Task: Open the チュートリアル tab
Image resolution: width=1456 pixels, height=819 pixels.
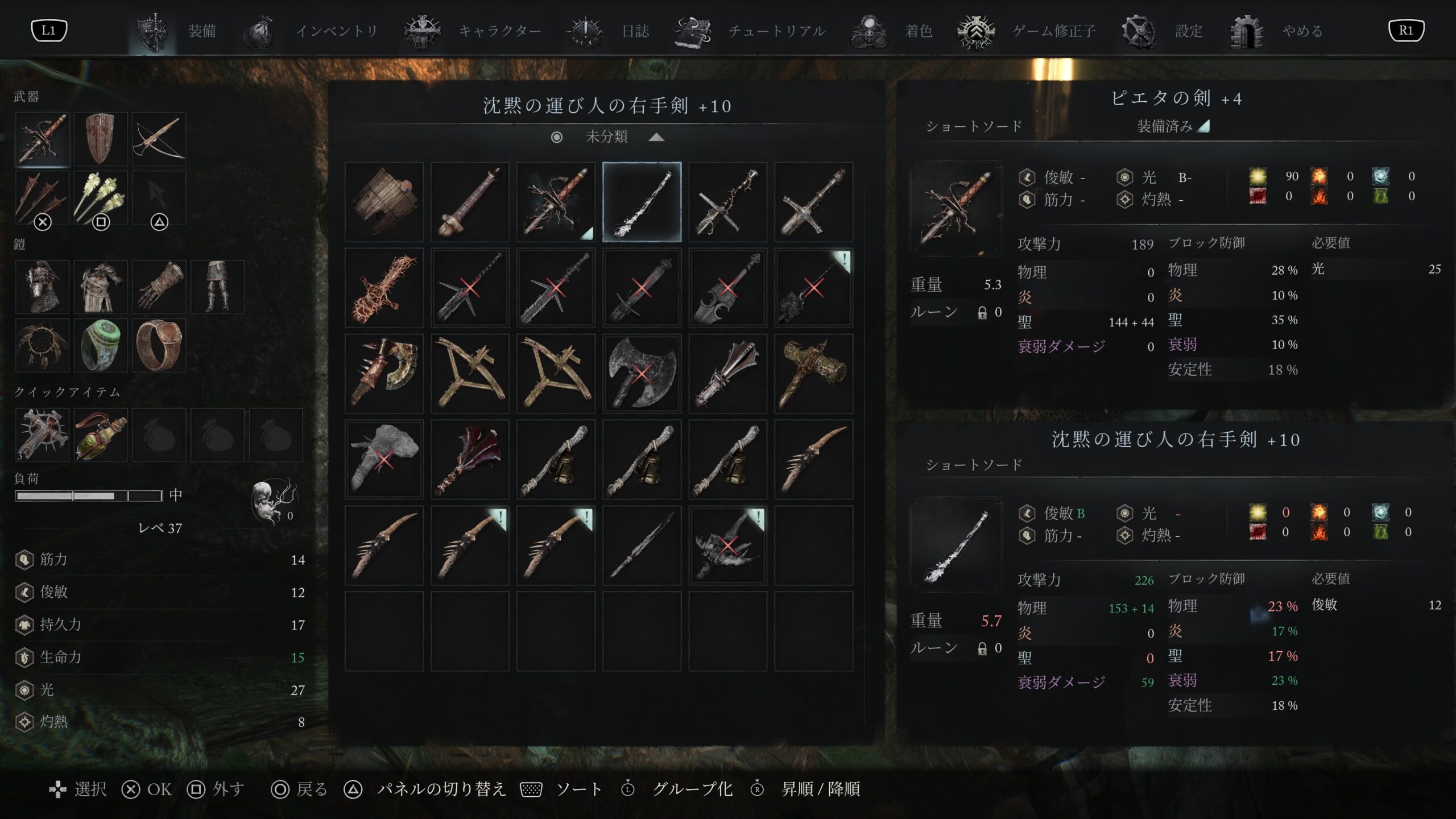Action: pos(776,31)
